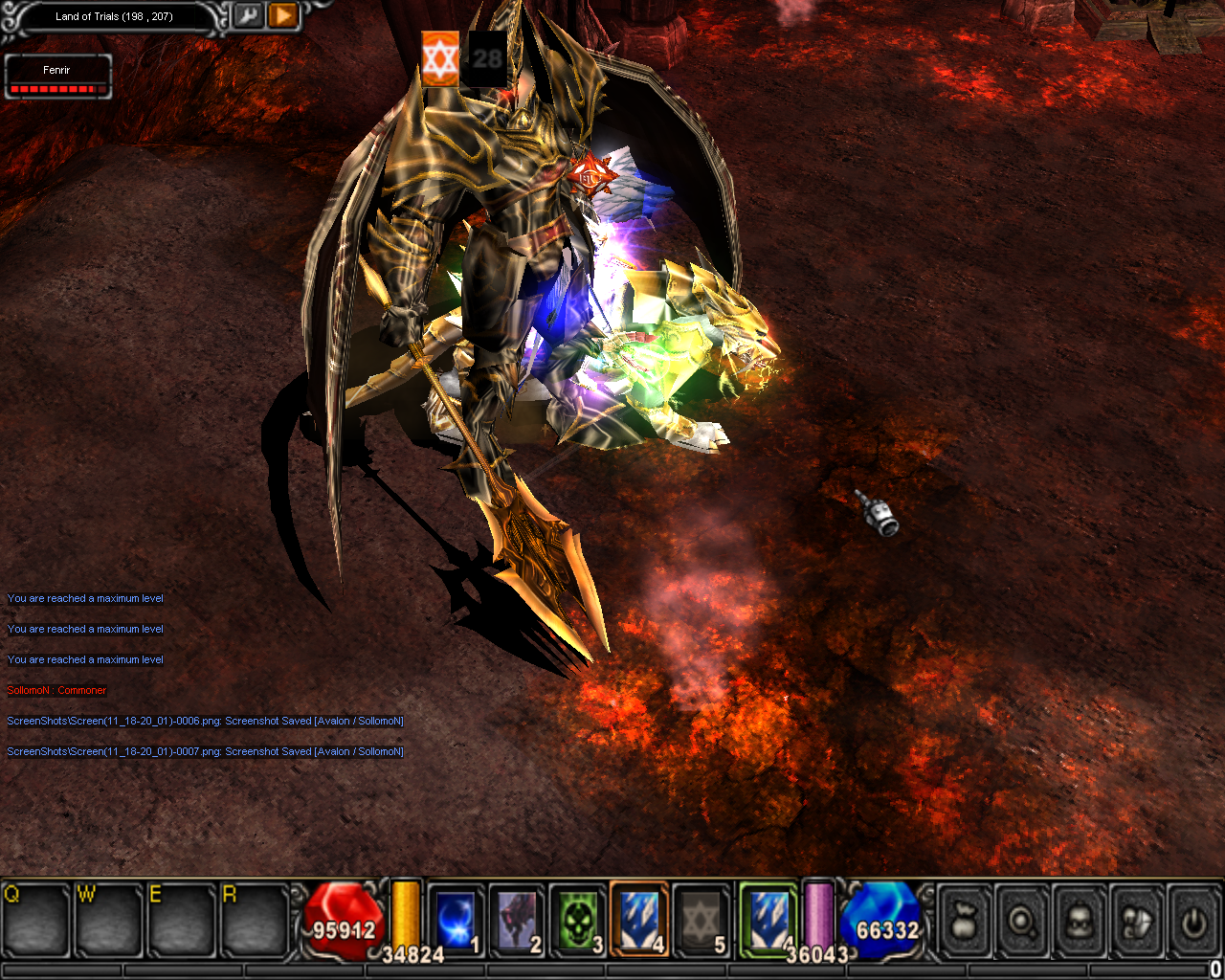Use the skill in hotbar slot 2
The image size is (1225, 980).
click(x=517, y=921)
